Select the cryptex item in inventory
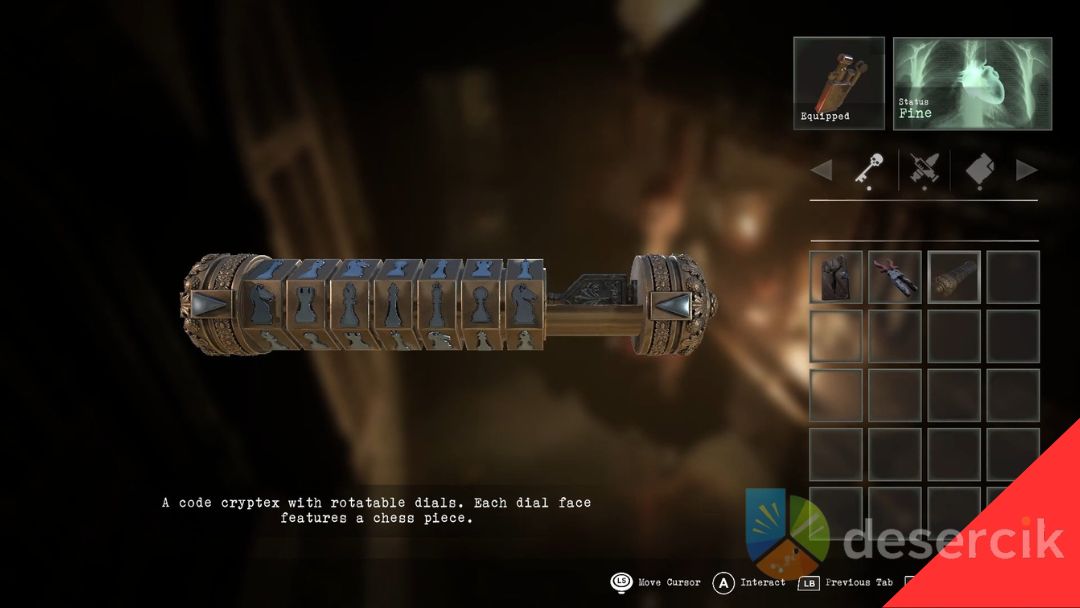Image resolution: width=1080 pixels, height=608 pixels. (954, 276)
